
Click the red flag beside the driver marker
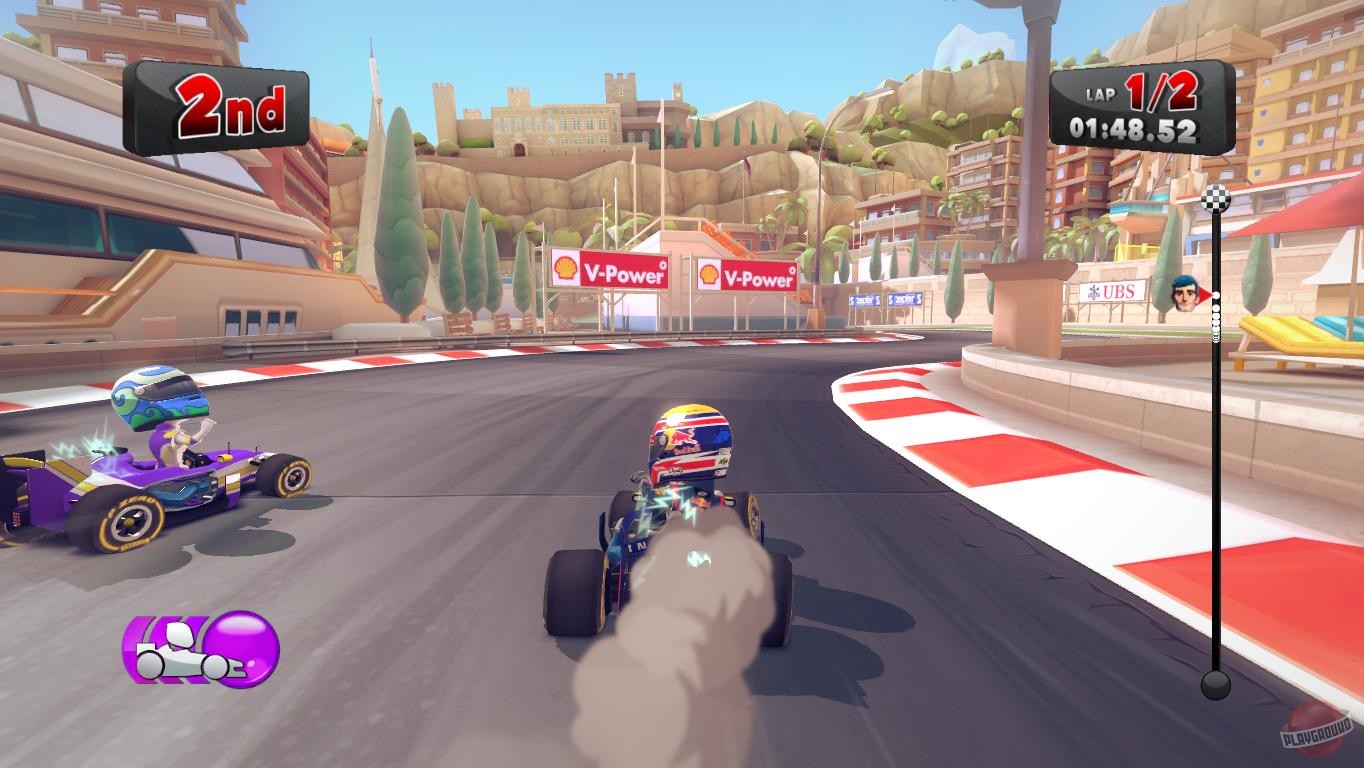(x=1202, y=291)
